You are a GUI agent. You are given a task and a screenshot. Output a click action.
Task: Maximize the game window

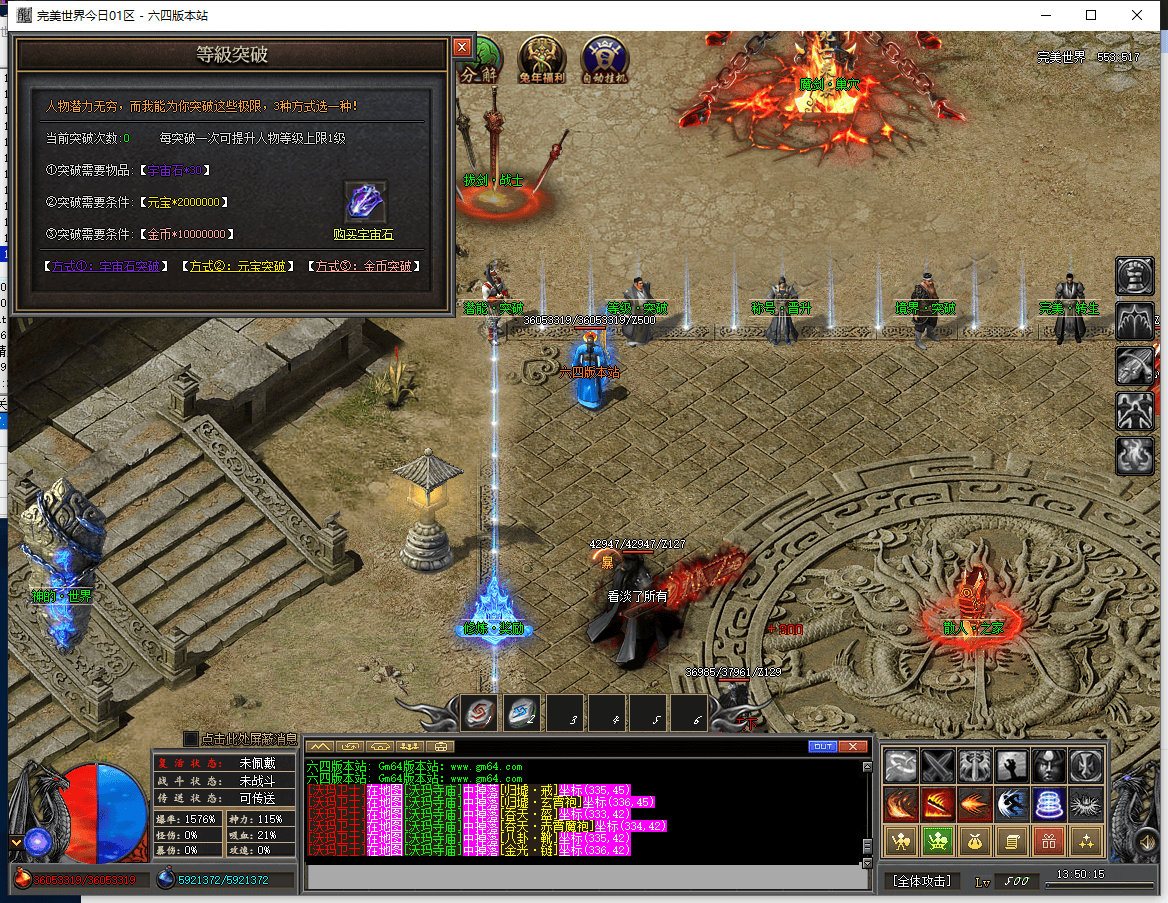[x=1091, y=15]
